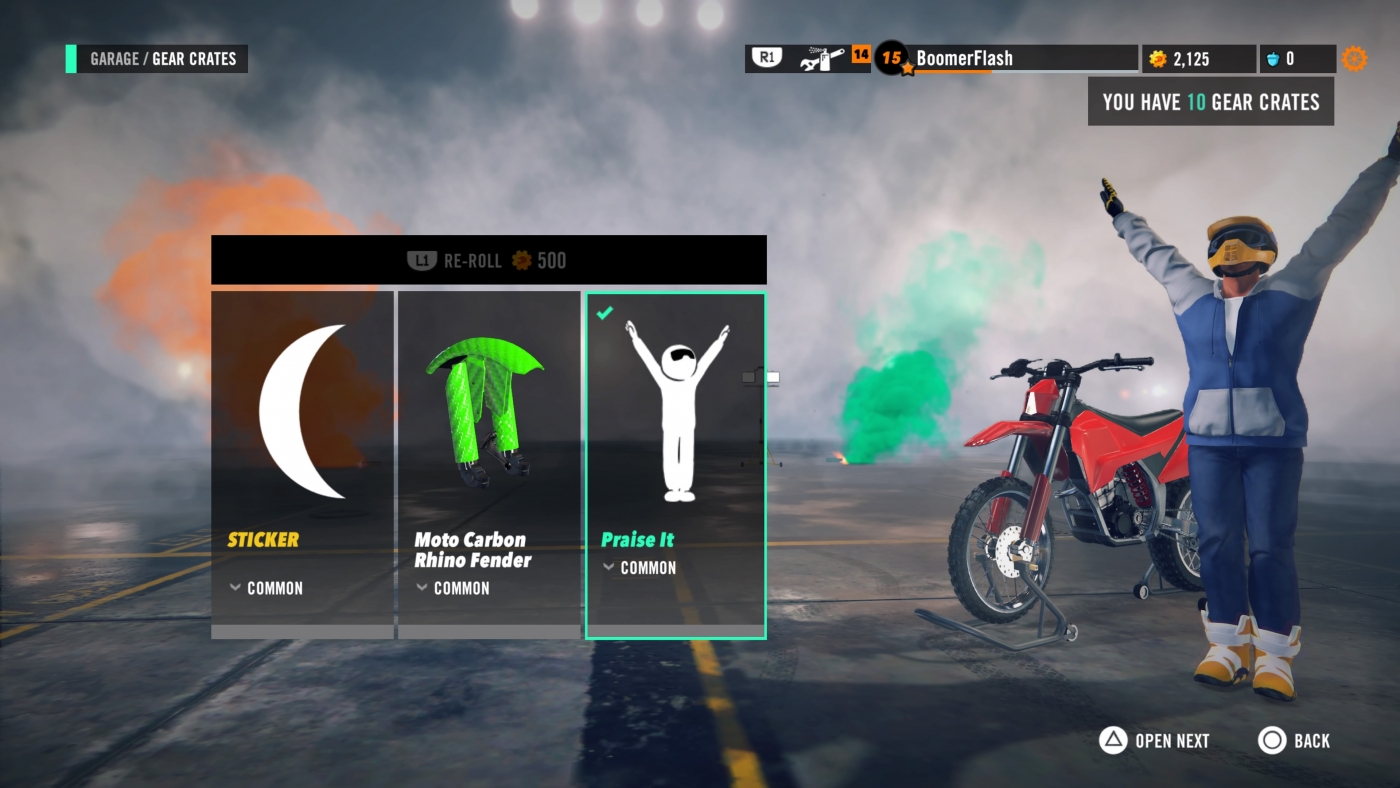Select the Praise It emote card
This screenshot has height=788, width=1400.
tap(675, 465)
